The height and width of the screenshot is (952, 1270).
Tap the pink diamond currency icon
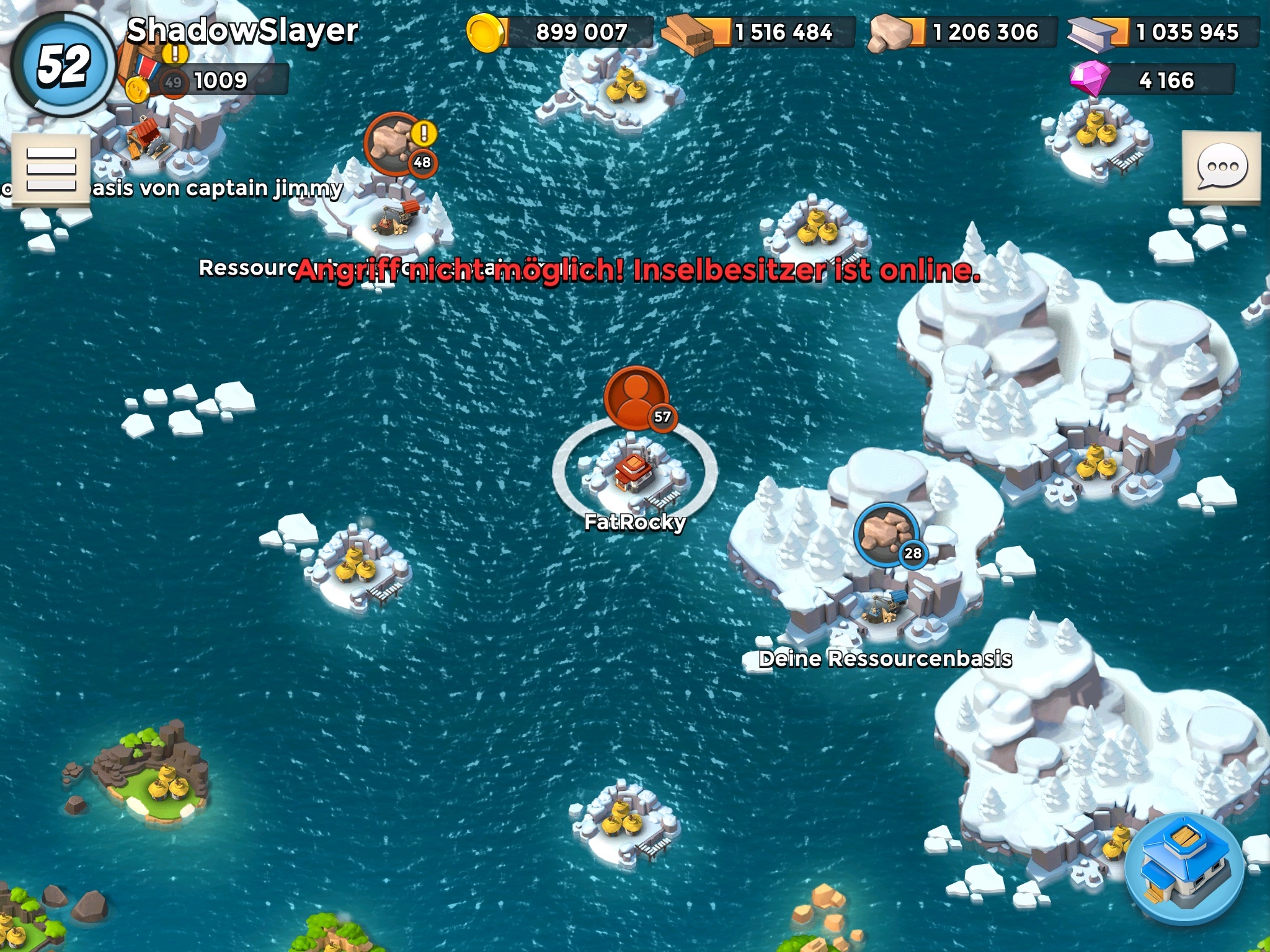click(x=1090, y=79)
